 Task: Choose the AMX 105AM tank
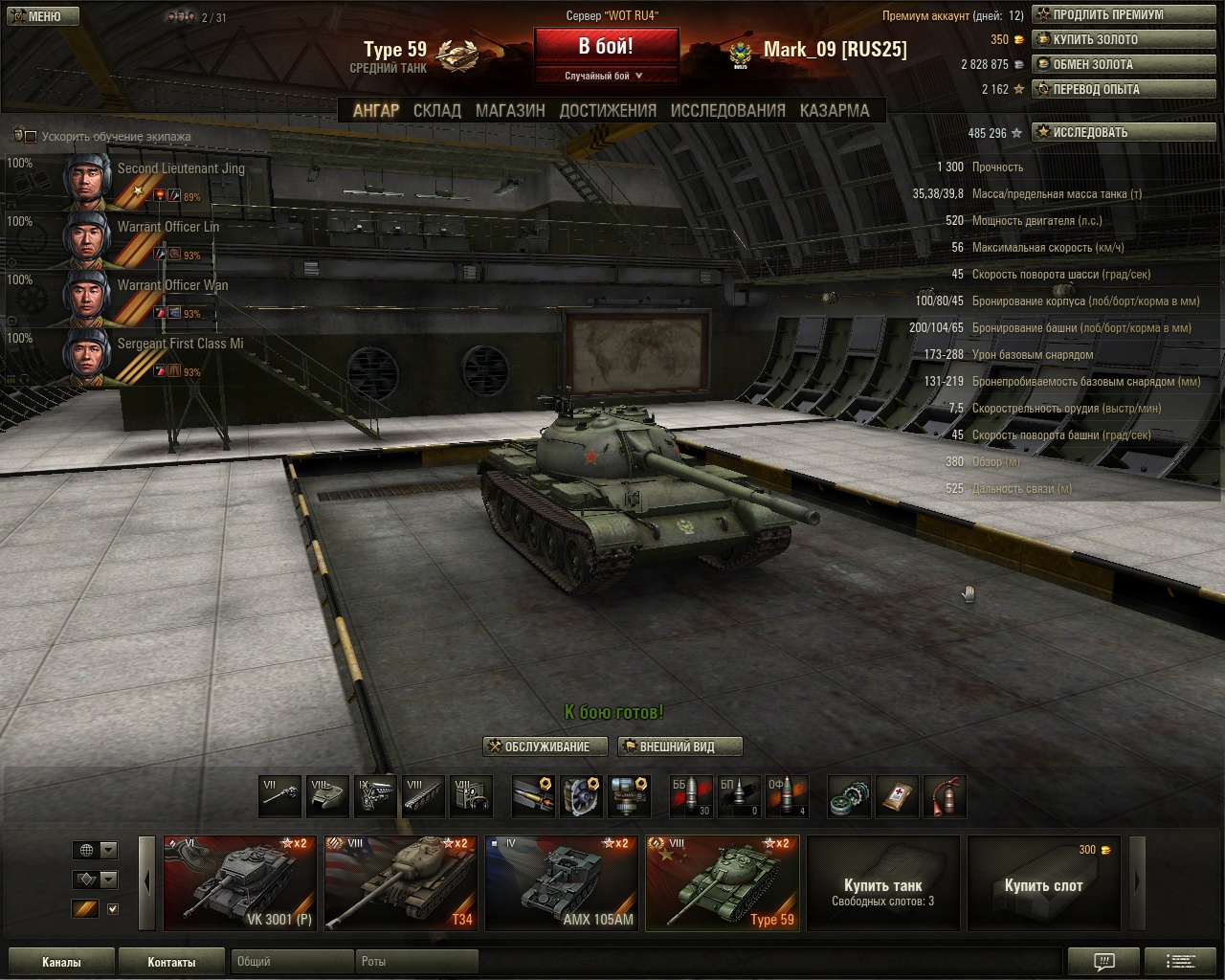click(561, 883)
